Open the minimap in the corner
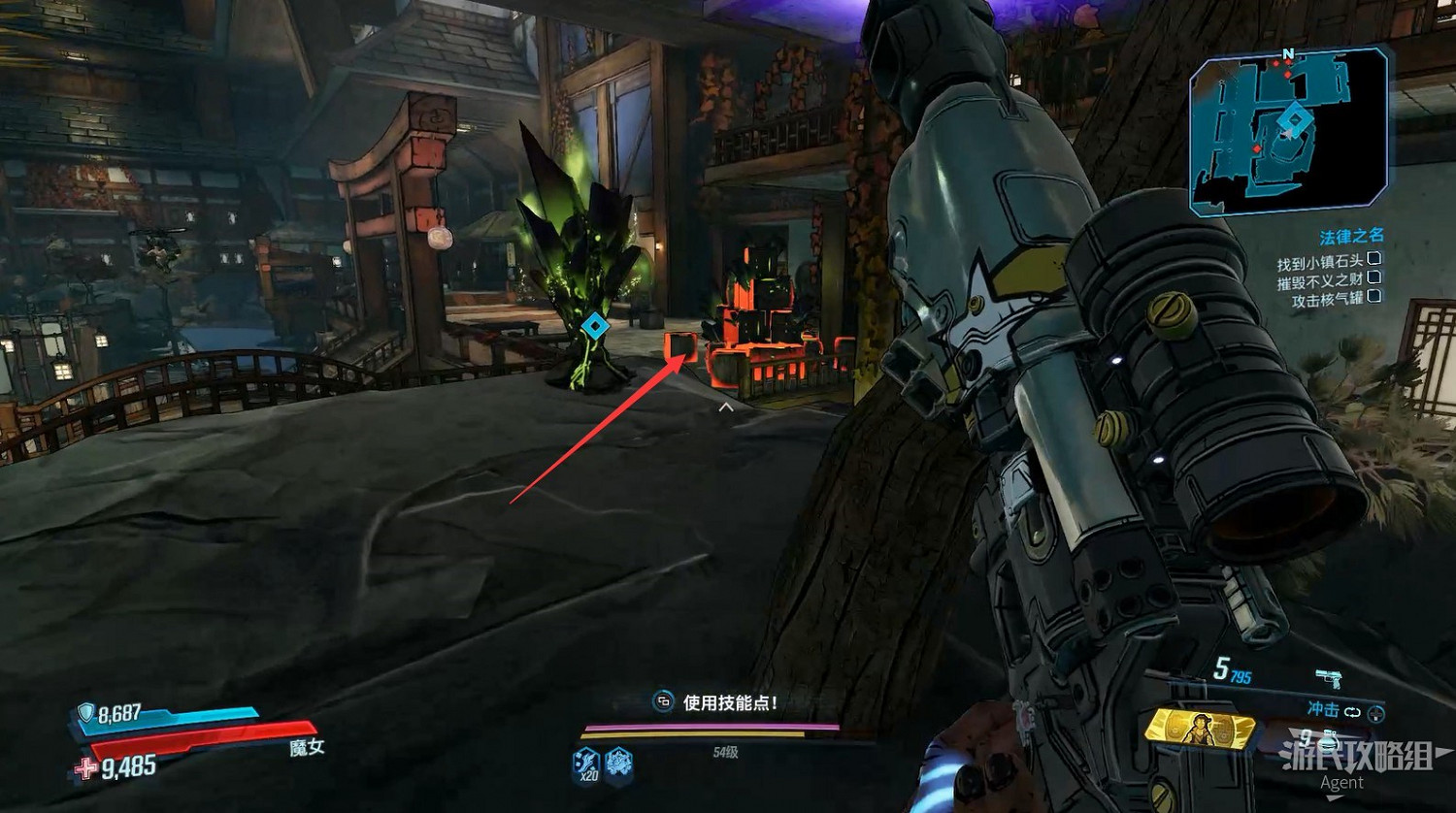The width and height of the screenshot is (1456, 813). [x=1287, y=131]
